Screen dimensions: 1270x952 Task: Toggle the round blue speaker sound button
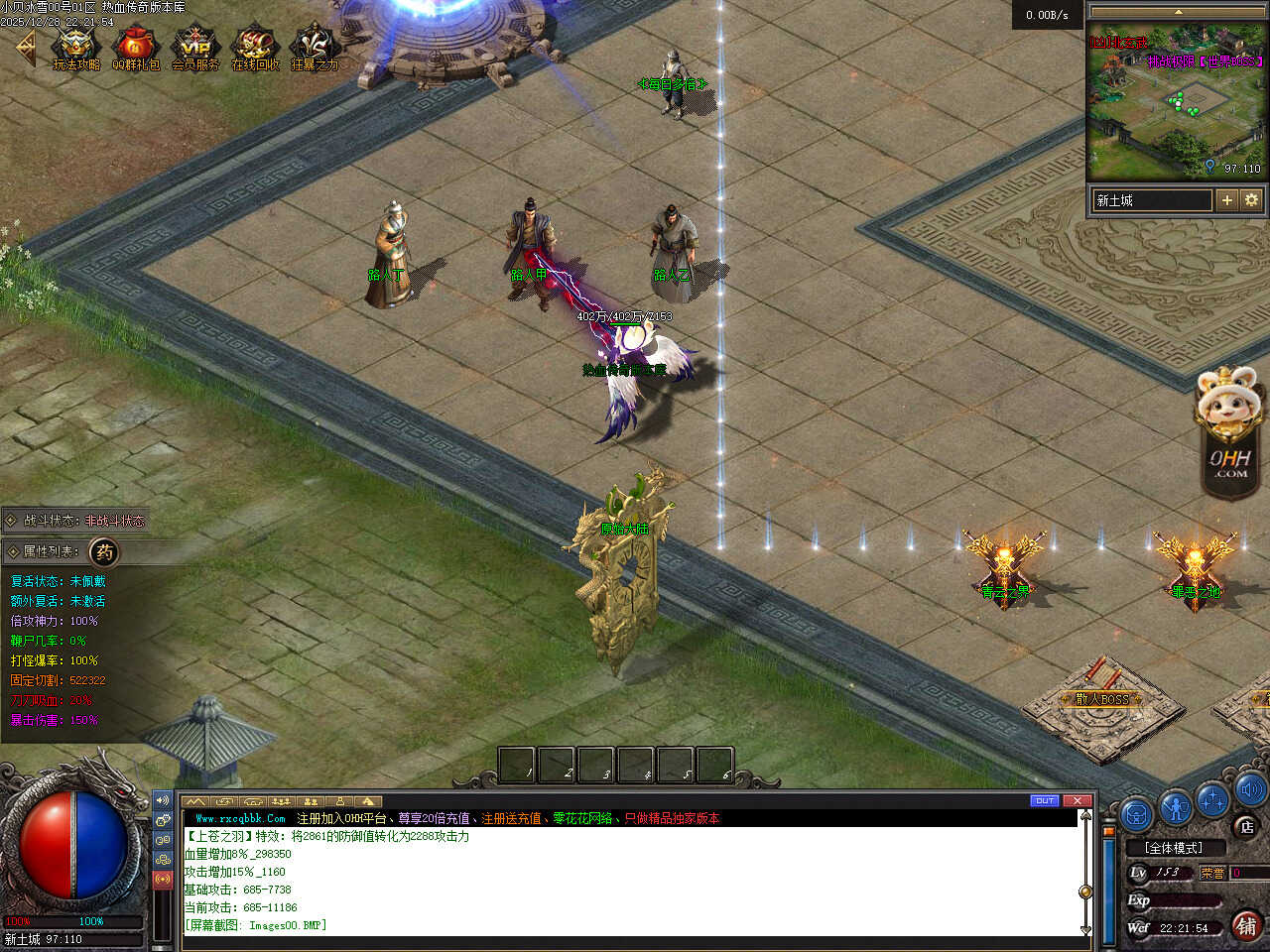(1249, 790)
